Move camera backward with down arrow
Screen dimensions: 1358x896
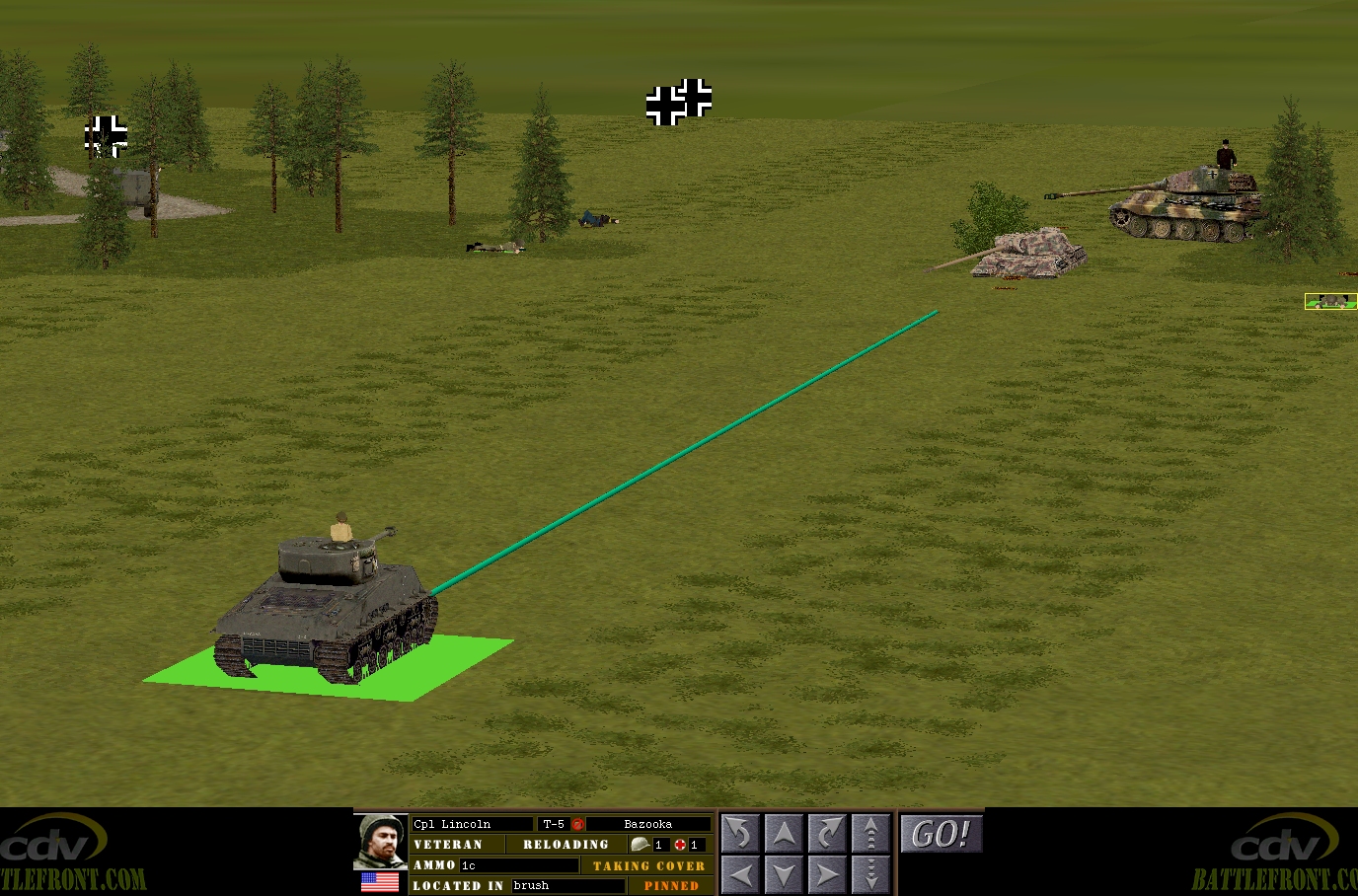click(784, 874)
